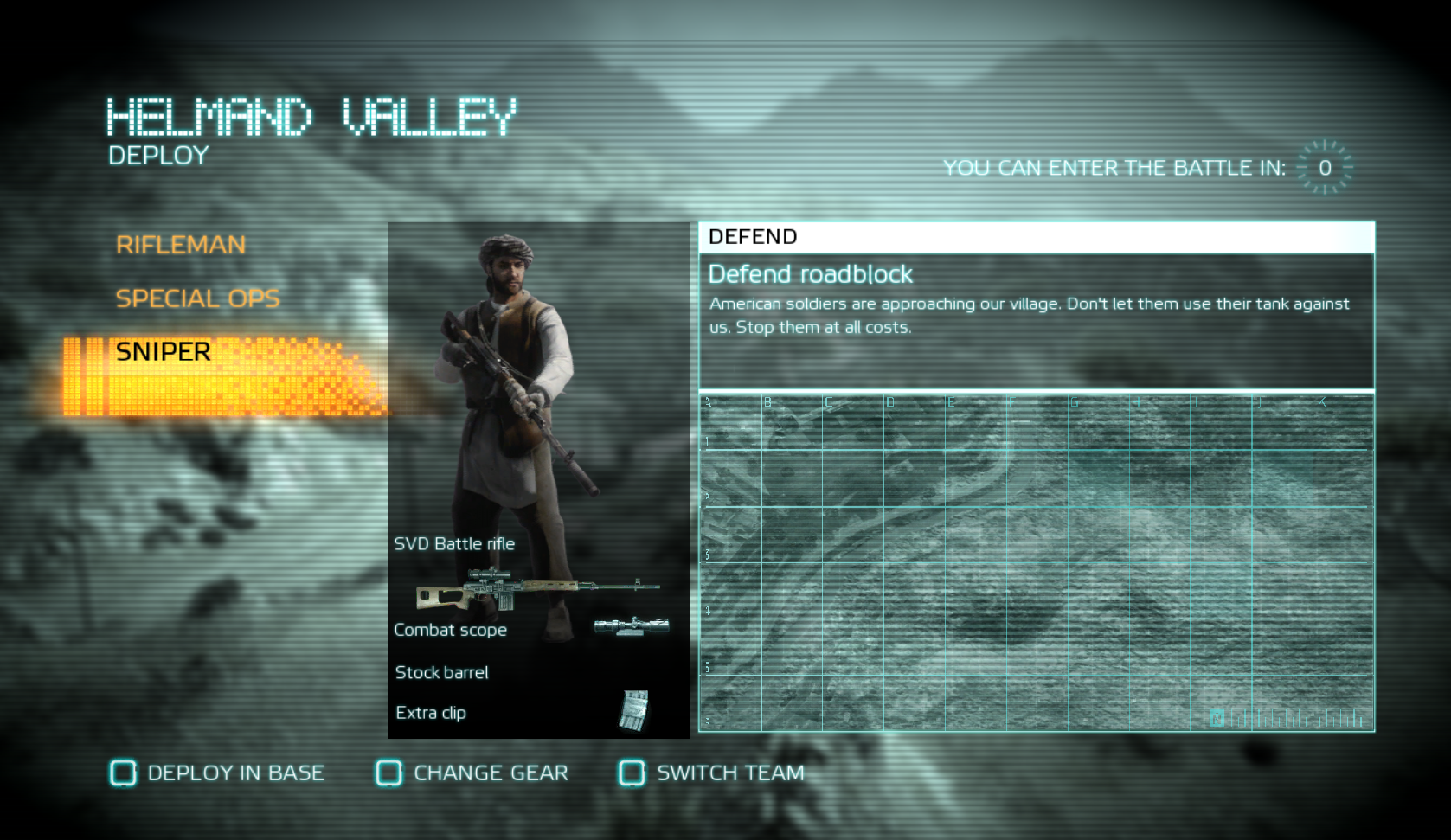Screen dimensions: 1451x840
Task: Select the SVD Battle rifle weapon
Action: pos(454,544)
